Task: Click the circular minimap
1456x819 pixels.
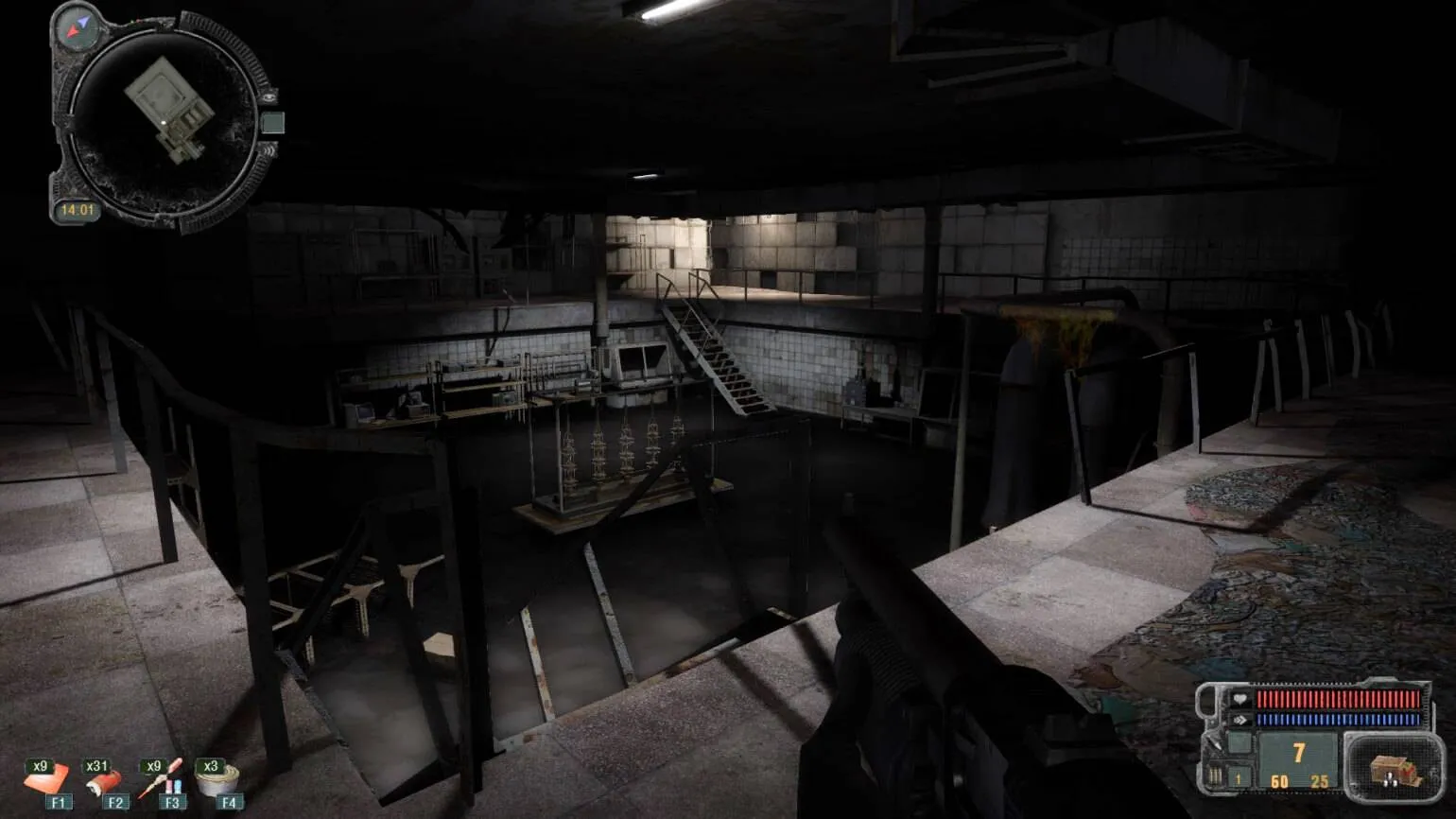Action: (x=162, y=120)
